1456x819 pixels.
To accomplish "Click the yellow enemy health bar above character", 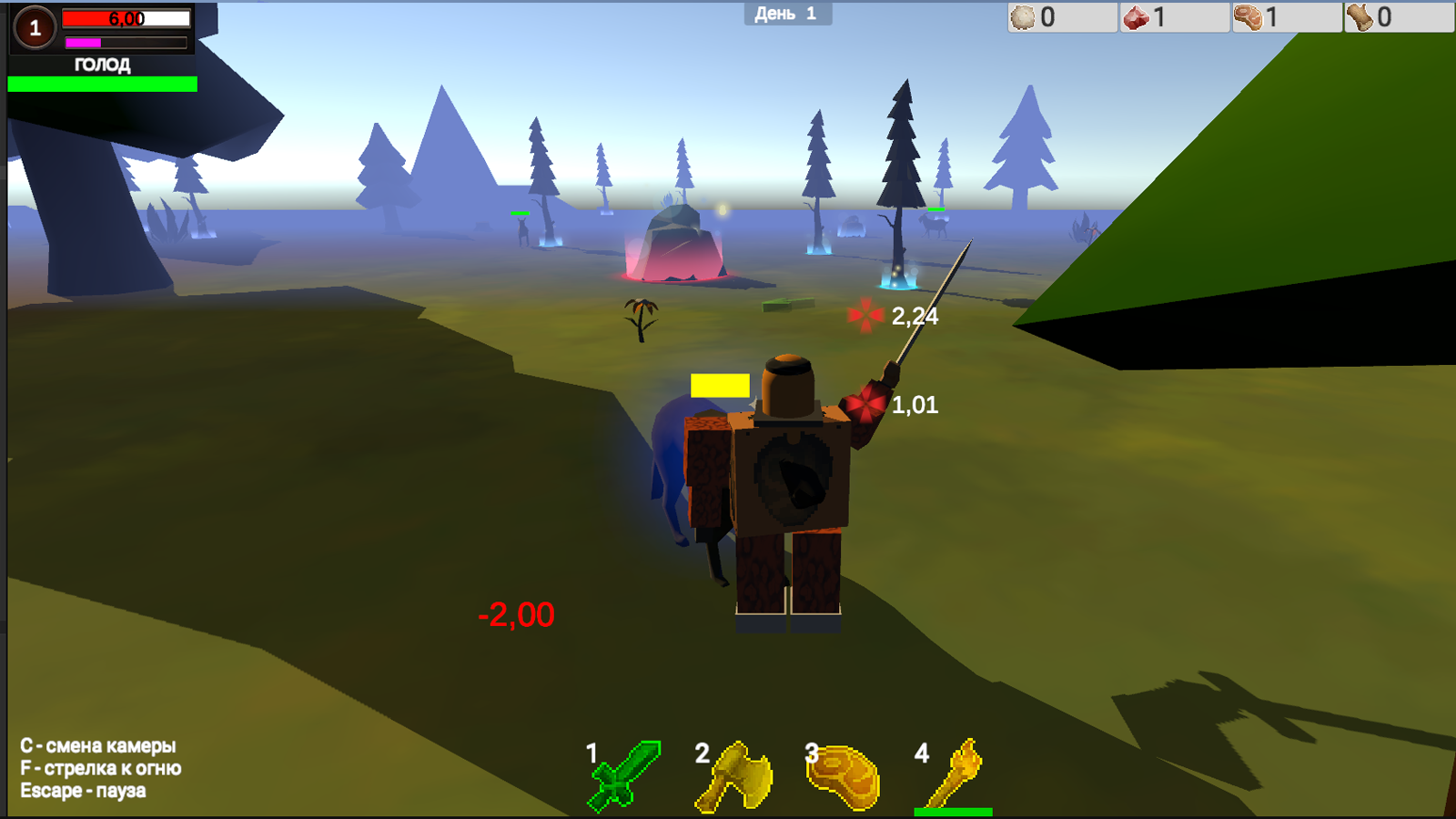I will (718, 384).
